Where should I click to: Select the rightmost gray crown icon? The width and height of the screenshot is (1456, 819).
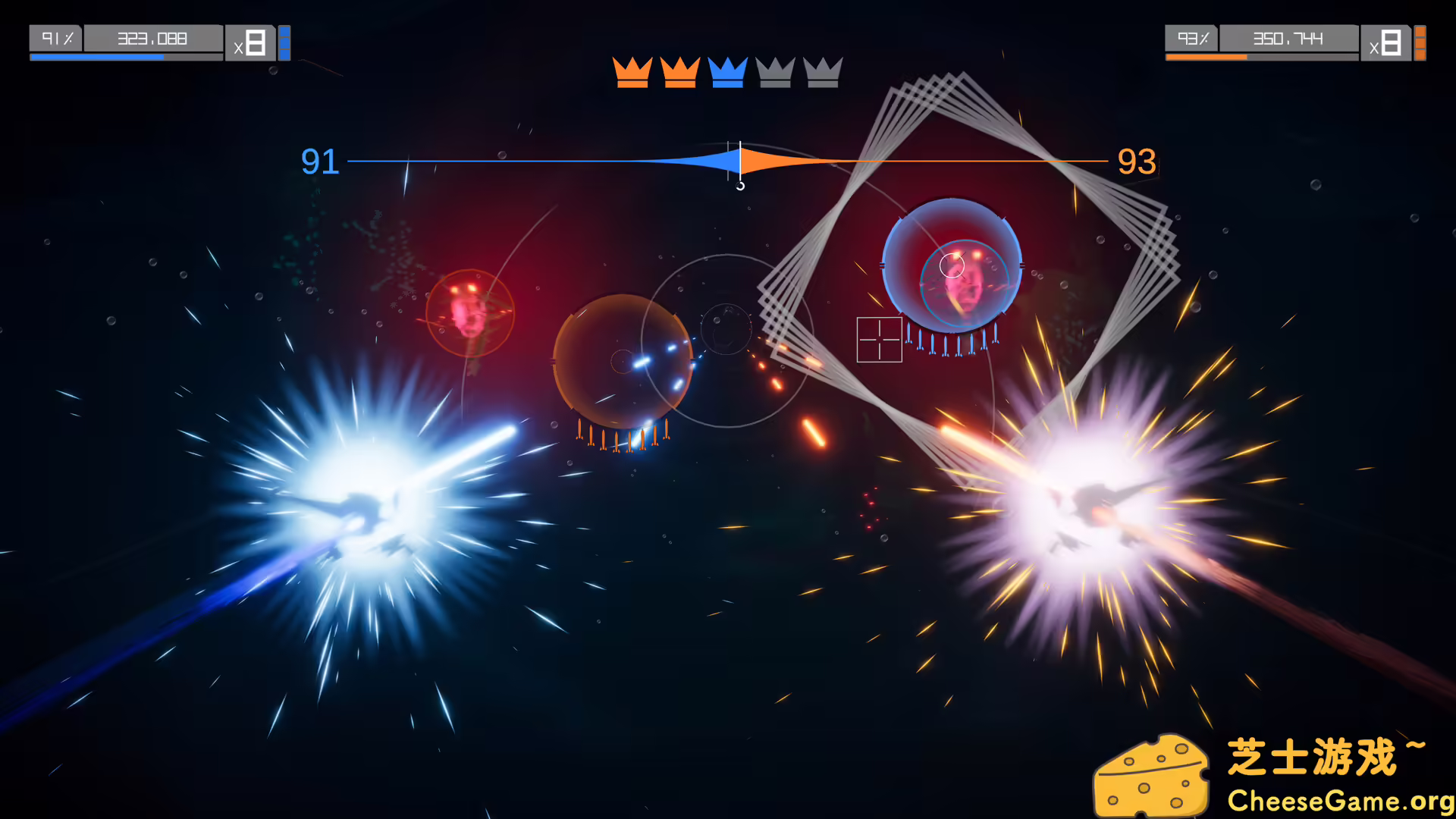coord(822,73)
